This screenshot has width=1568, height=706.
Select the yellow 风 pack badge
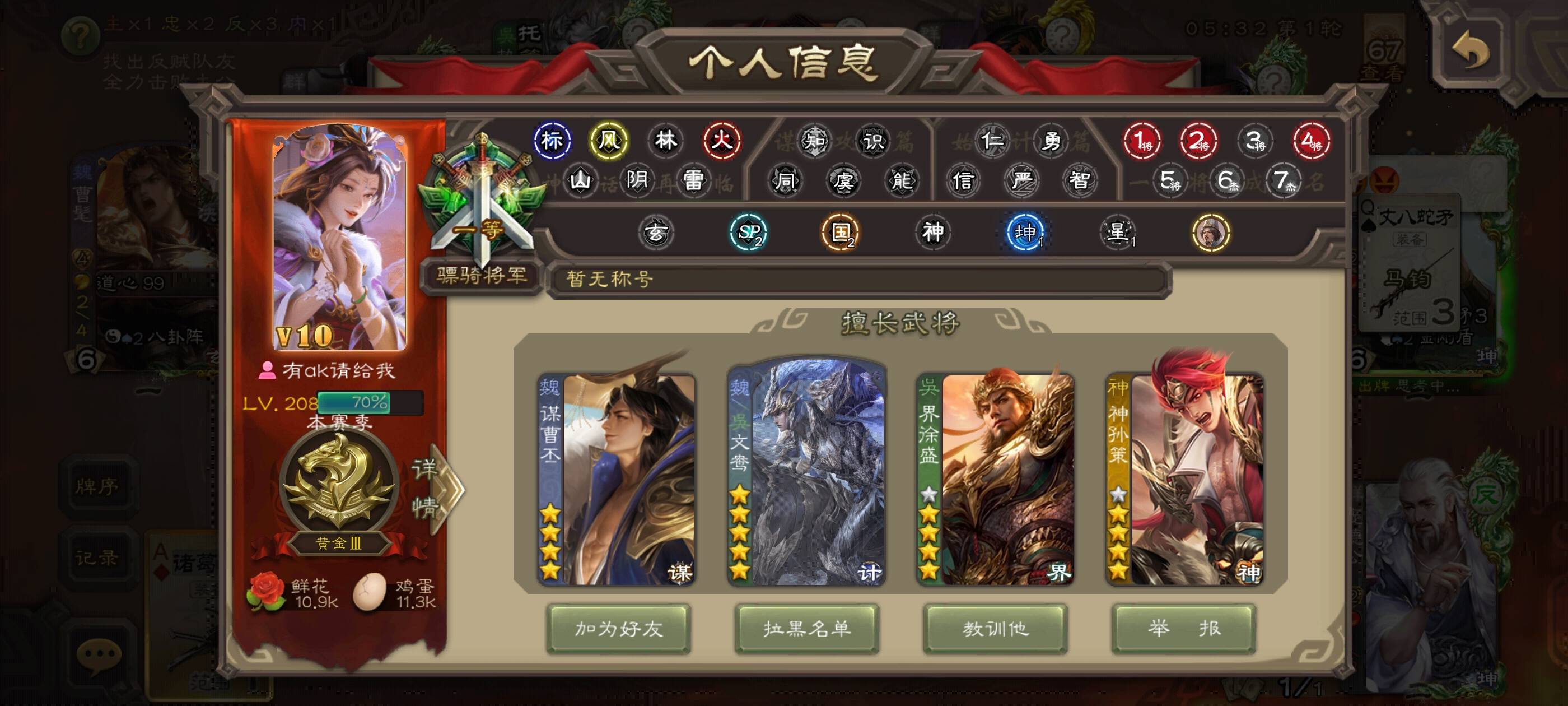coord(608,141)
